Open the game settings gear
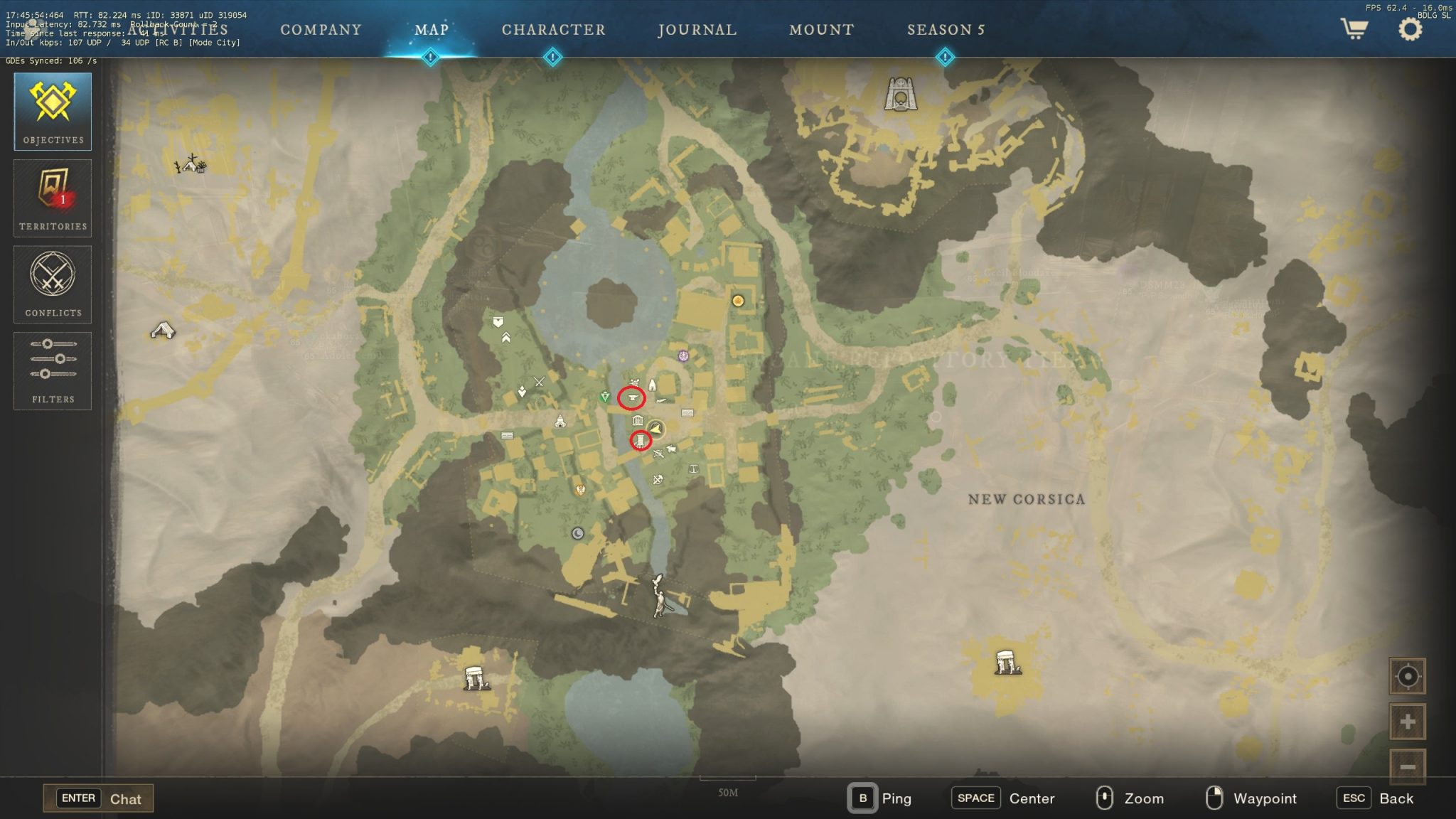 [x=1410, y=28]
